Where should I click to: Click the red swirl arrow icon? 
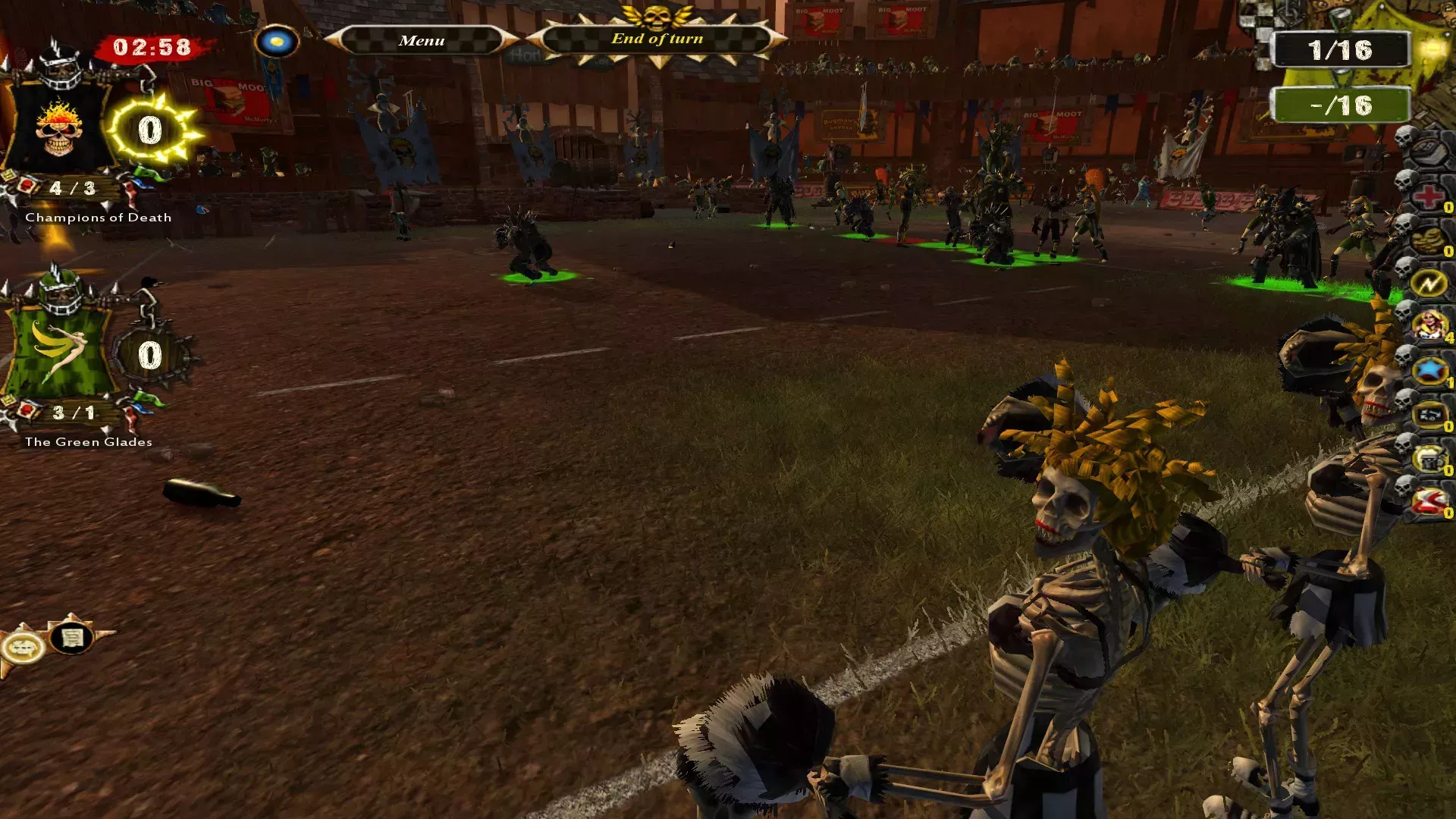click(x=1429, y=501)
